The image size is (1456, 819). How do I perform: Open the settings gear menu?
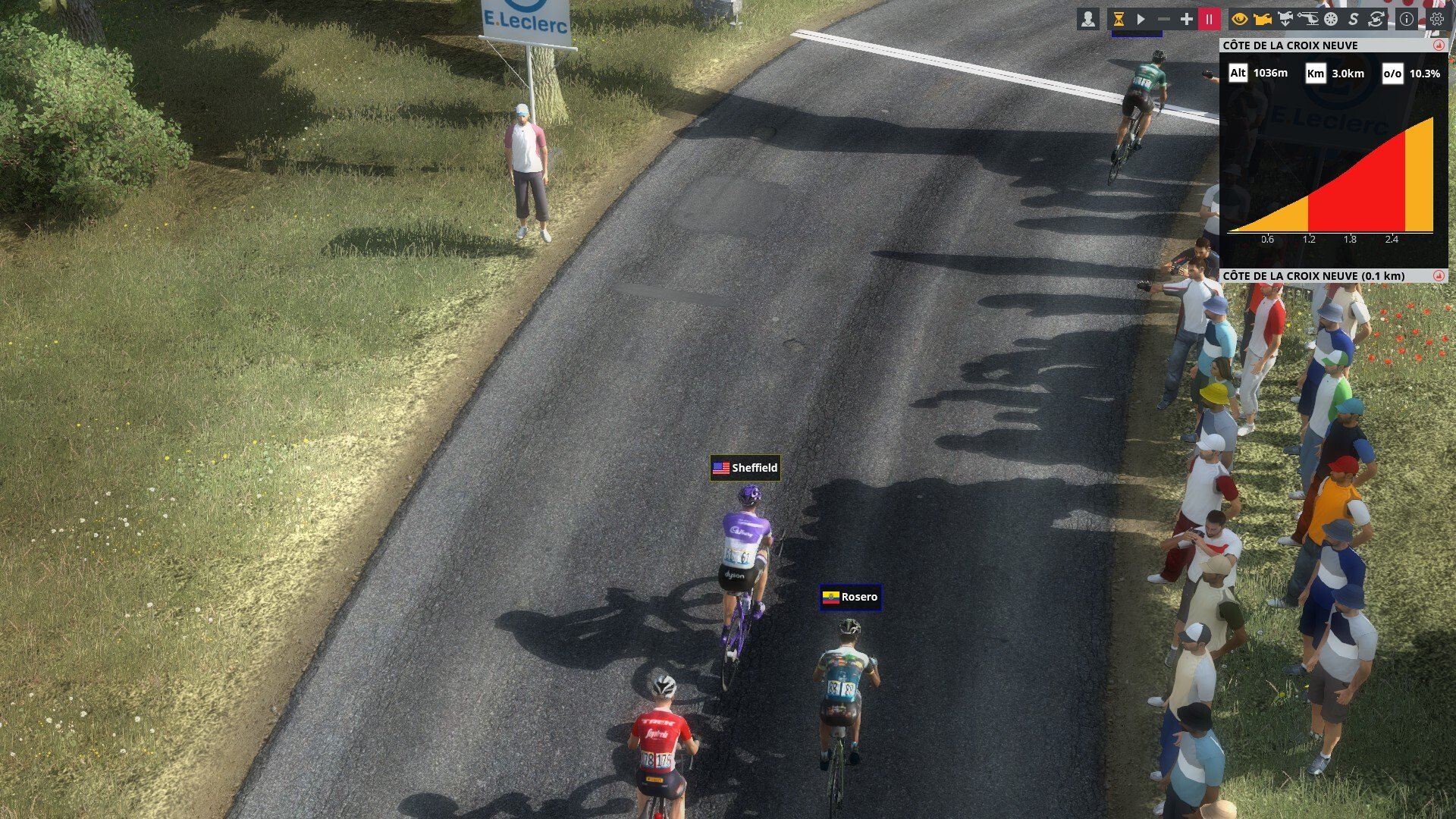(1437, 20)
